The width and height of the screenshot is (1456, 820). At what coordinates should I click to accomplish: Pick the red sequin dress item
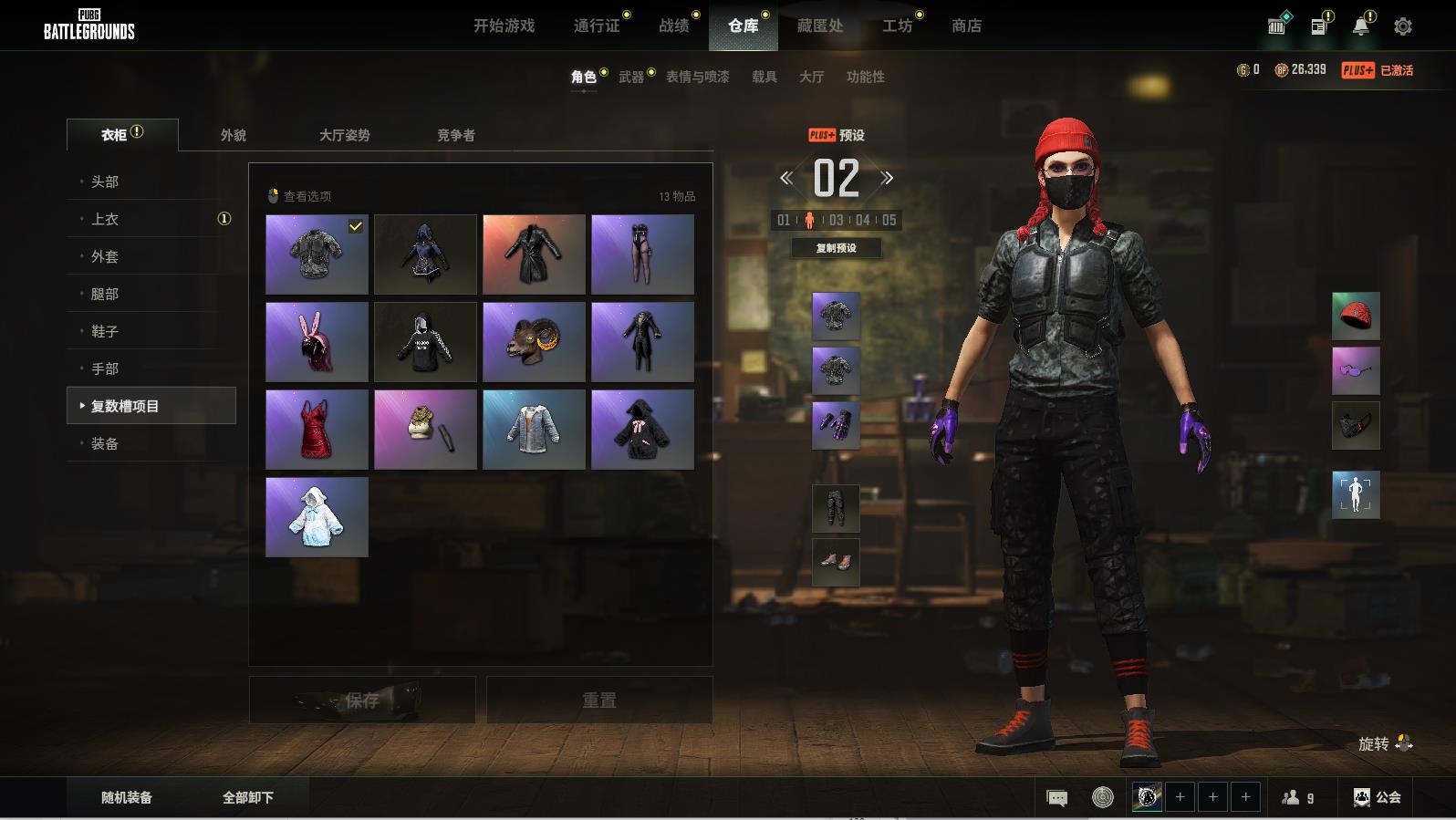pos(317,430)
